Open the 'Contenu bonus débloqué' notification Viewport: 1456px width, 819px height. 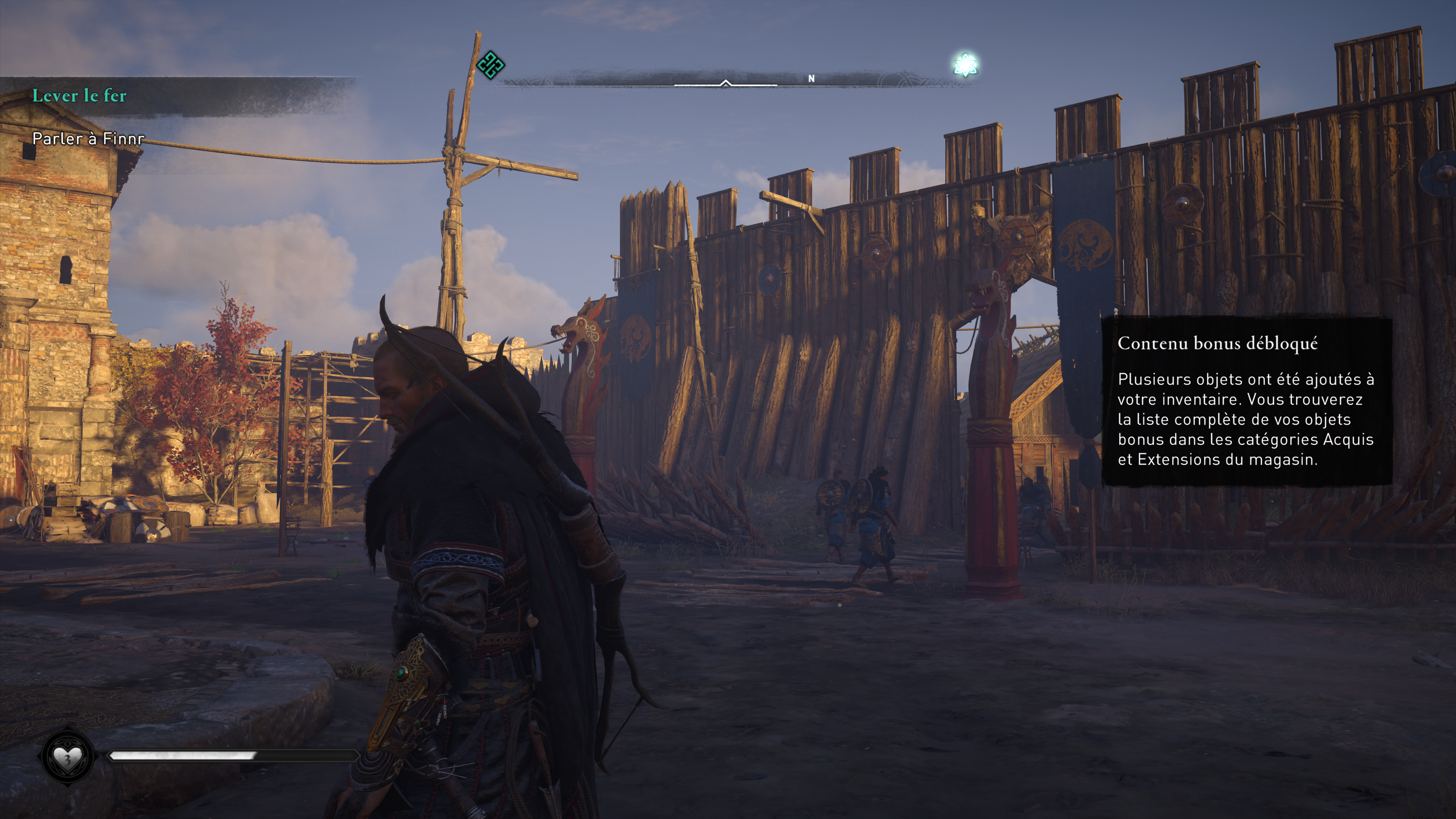pos(1246,401)
